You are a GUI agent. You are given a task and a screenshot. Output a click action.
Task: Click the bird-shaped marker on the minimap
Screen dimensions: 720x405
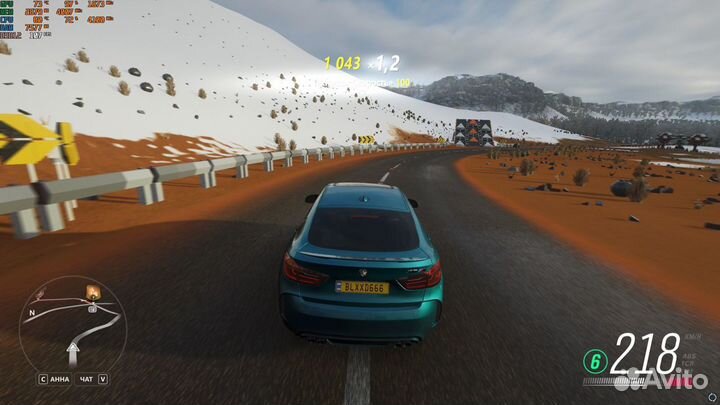click(x=45, y=293)
